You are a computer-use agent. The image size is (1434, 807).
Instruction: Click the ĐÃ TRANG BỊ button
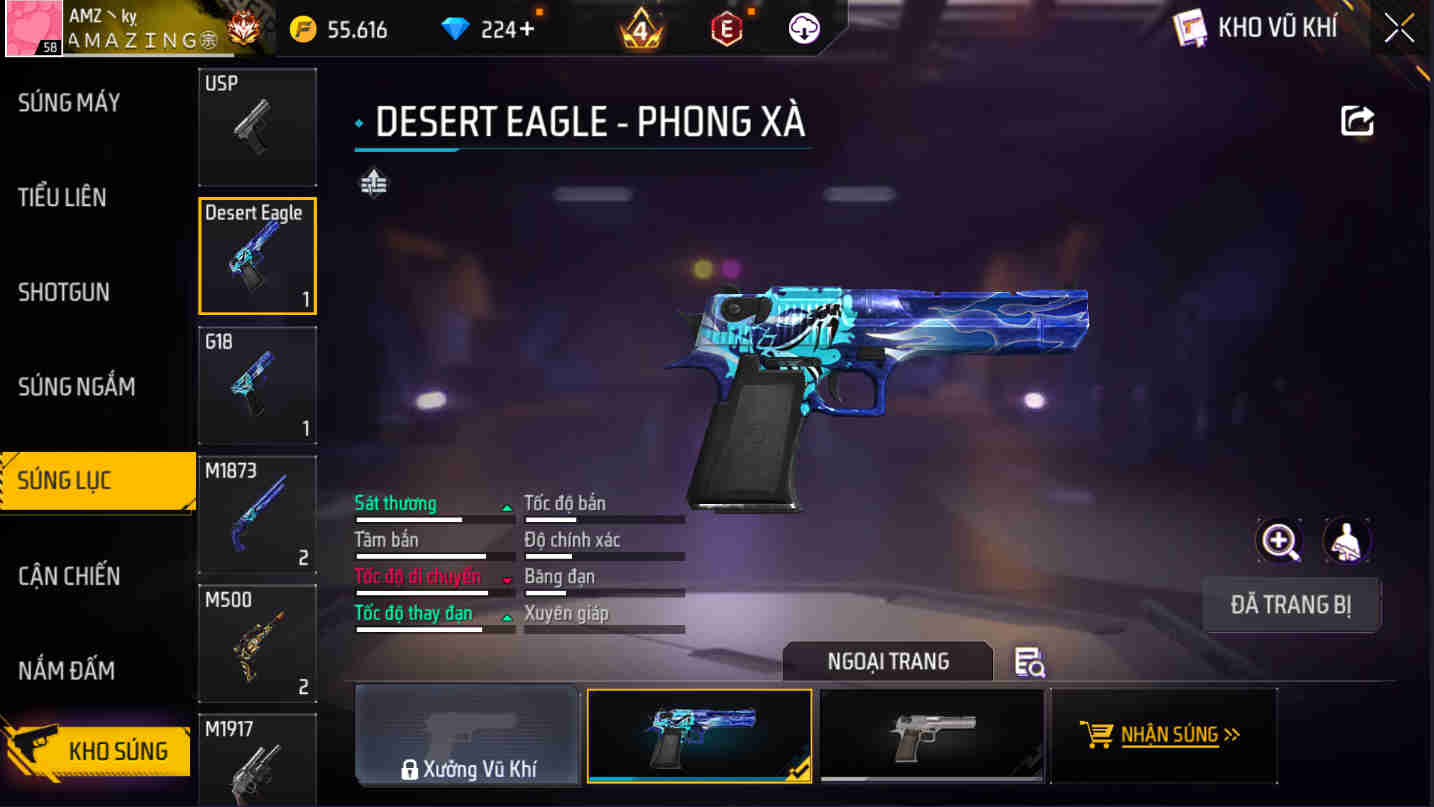1292,605
